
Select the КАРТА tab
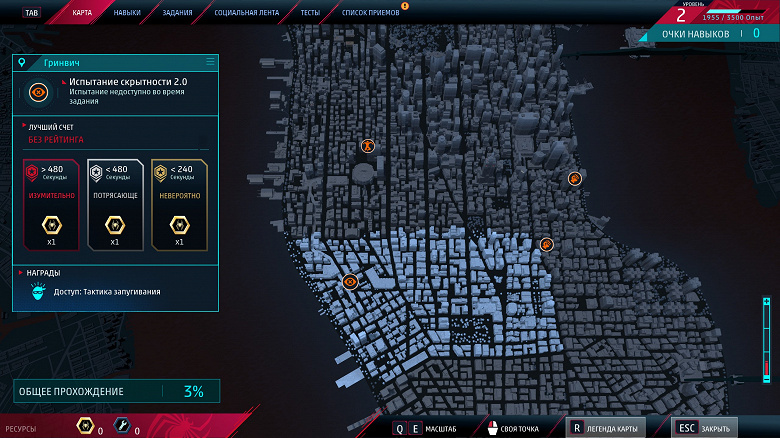[83, 13]
